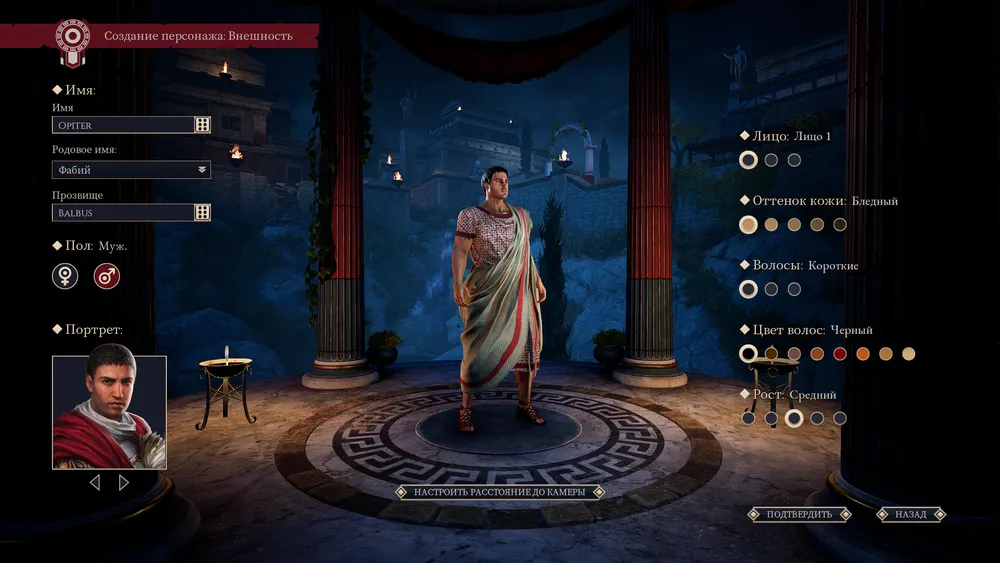The image size is (1000, 563).
Task: Select the character portrait thumbnail
Action: pyautogui.click(x=109, y=412)
